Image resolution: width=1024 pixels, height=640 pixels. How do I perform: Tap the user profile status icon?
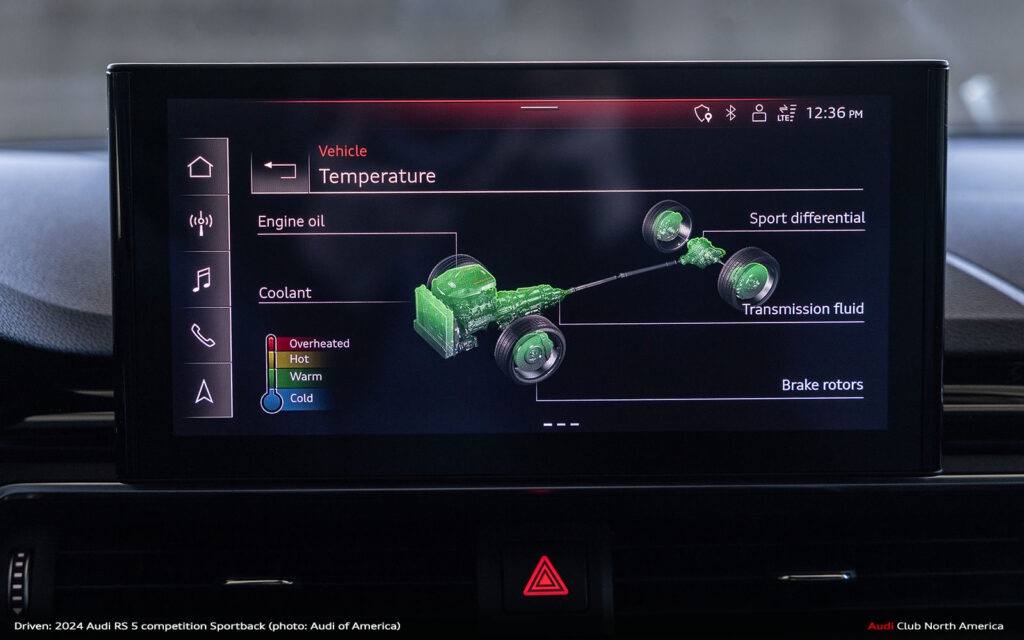[759, 113]
